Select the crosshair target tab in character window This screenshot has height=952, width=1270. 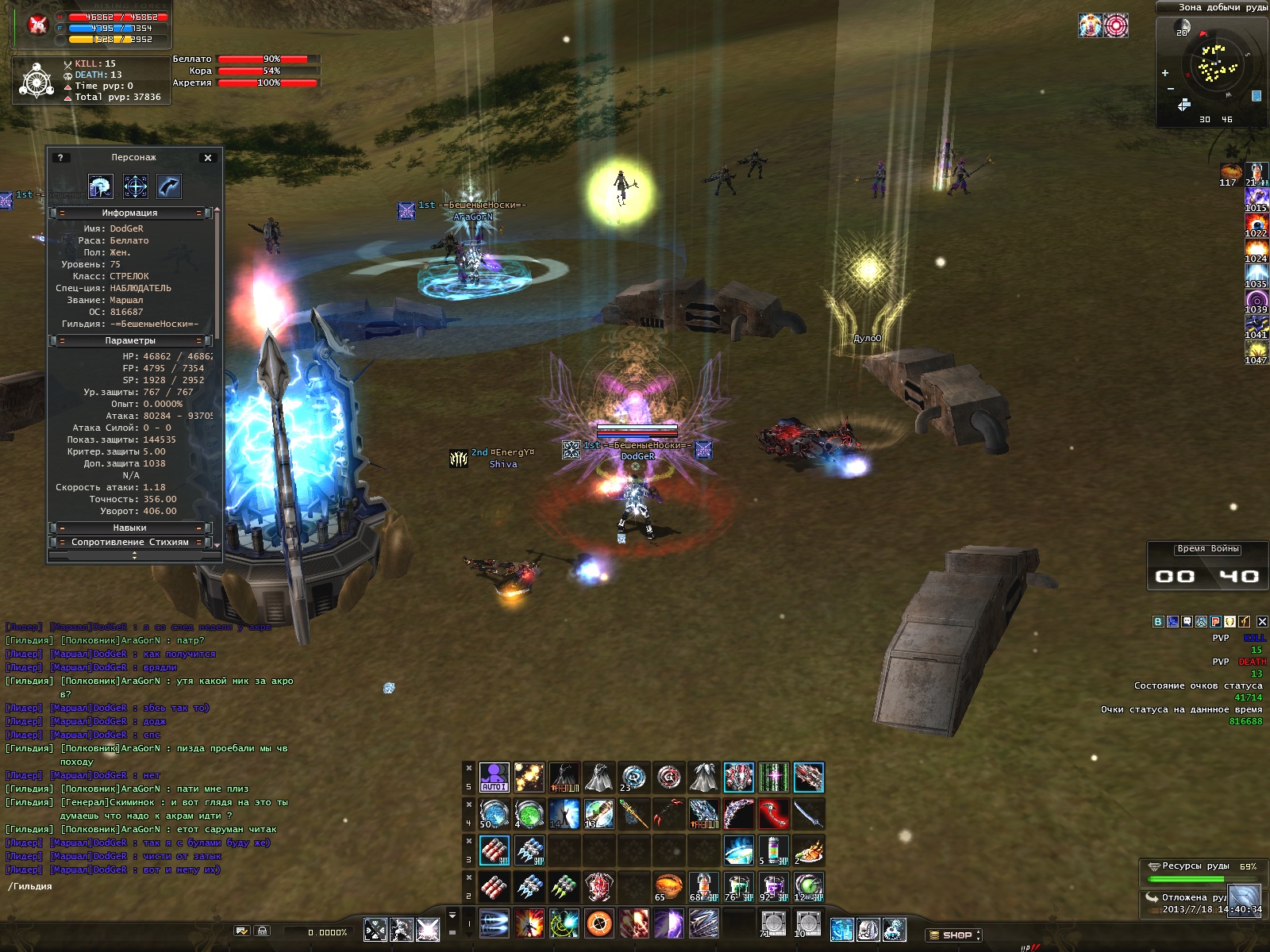pos(135,186)
